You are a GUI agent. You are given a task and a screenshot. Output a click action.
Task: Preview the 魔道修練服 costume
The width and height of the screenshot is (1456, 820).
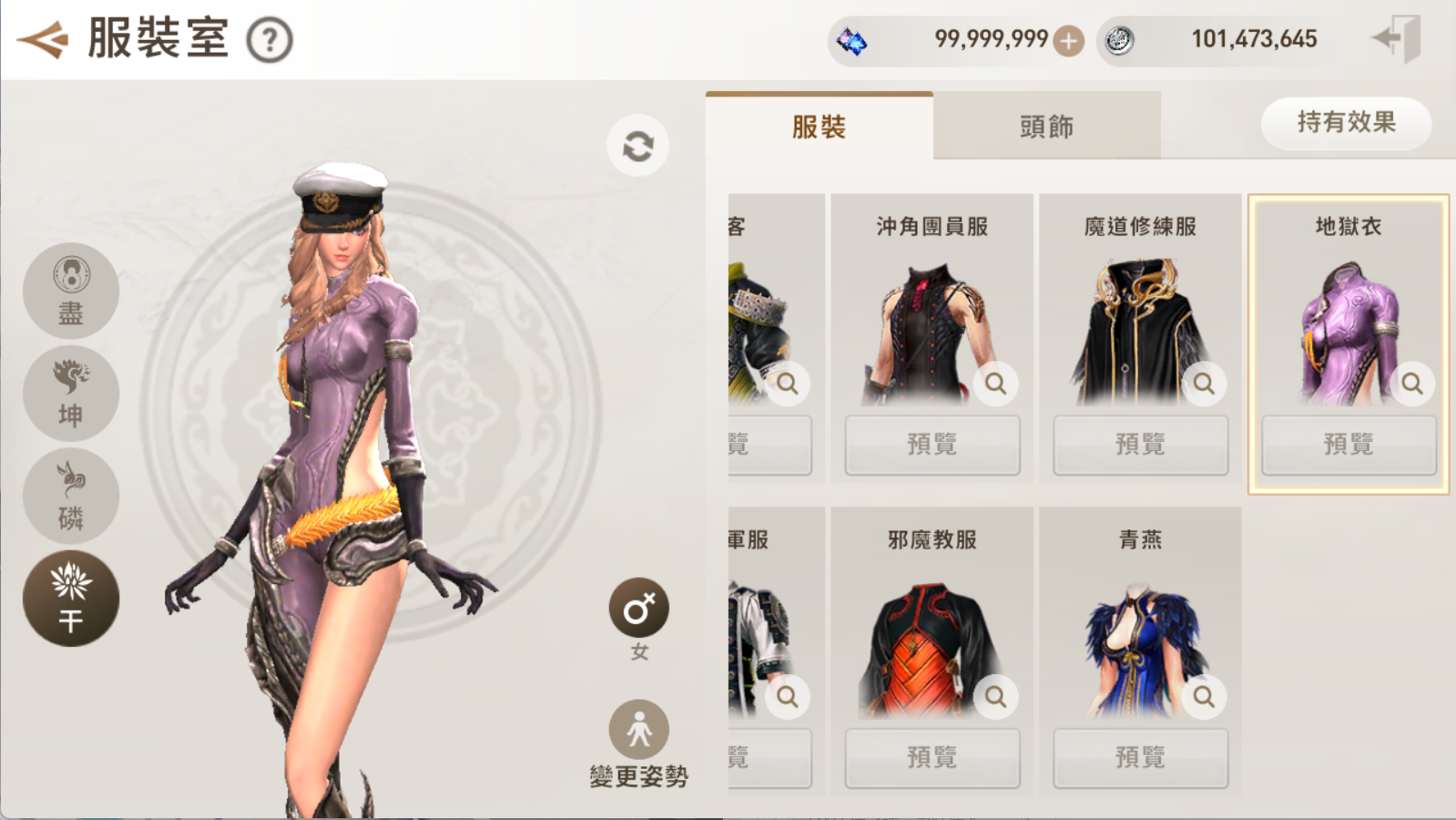click(x=1140, y=445)
